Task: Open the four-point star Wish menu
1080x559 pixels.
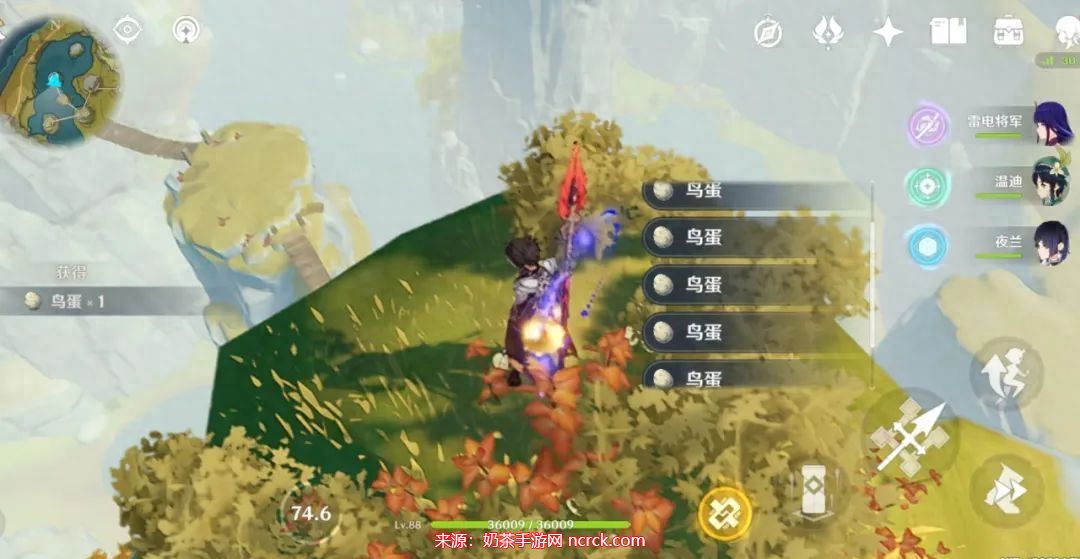Action: pyautogui.click(x=888, y=32)
